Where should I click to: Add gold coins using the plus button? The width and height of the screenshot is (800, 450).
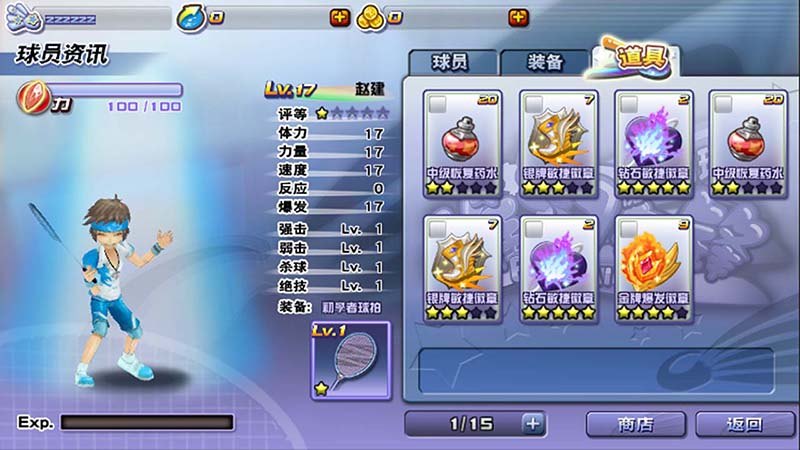click(518, 17)
